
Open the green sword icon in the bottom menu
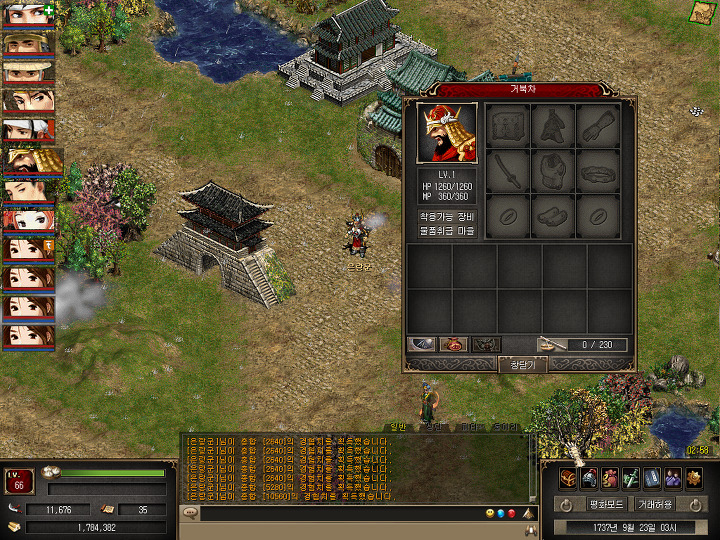(x=631, y=477)
